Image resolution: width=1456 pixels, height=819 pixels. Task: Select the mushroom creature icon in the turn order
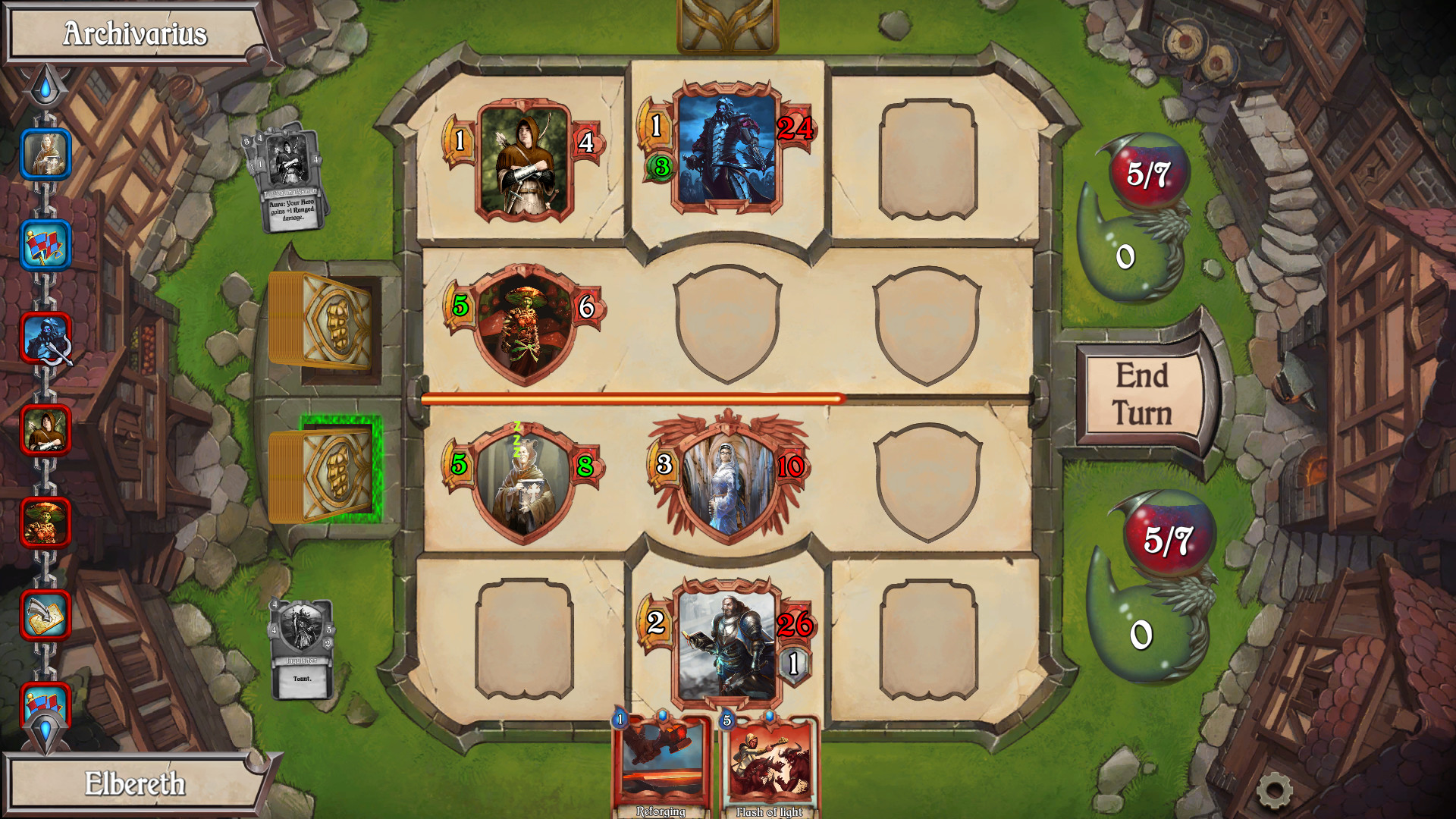coord(47,523)
